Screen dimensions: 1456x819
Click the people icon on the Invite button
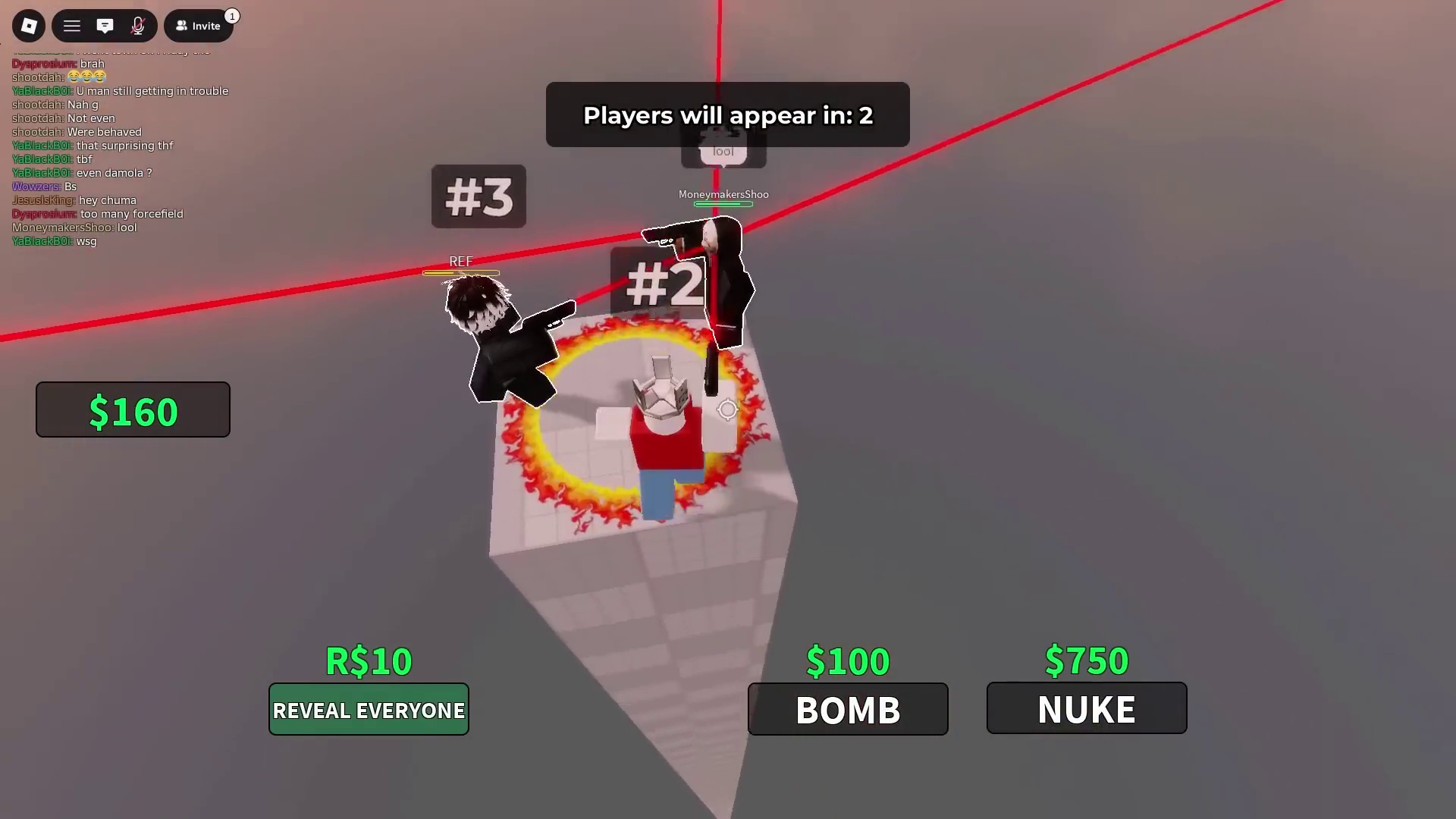180,25
